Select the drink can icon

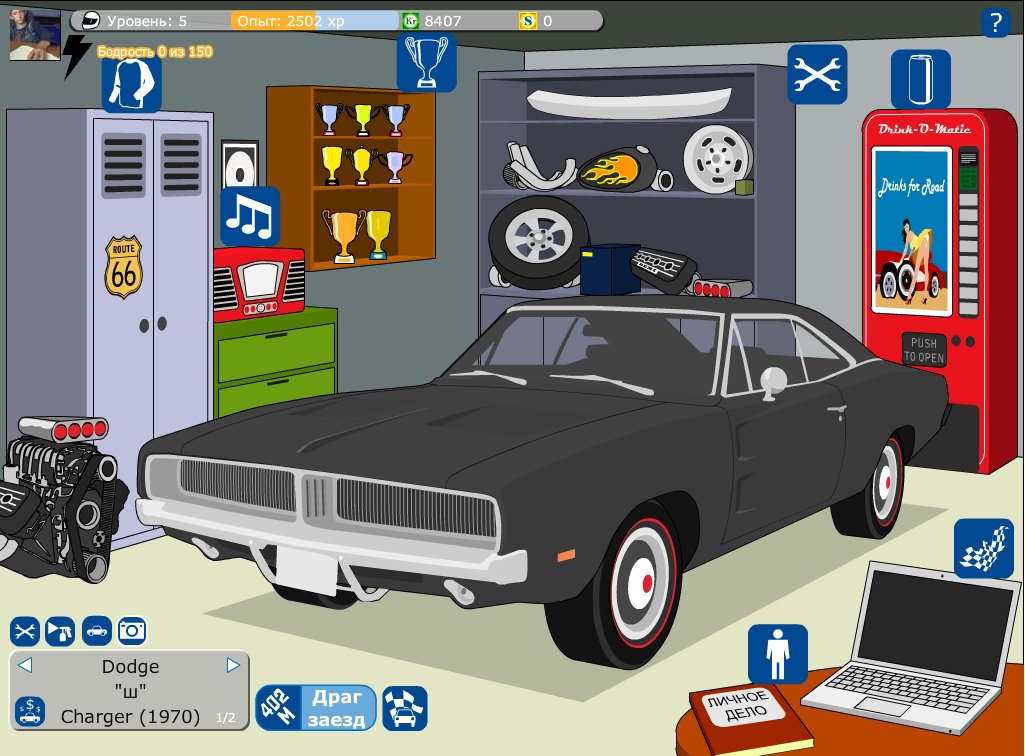pyautogui.click(x=921, y=79)
